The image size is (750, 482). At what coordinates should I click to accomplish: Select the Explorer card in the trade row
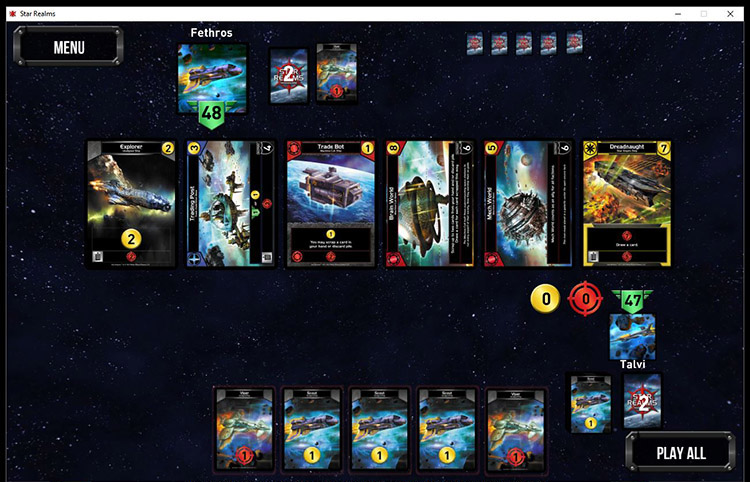[x=132, y=204]
